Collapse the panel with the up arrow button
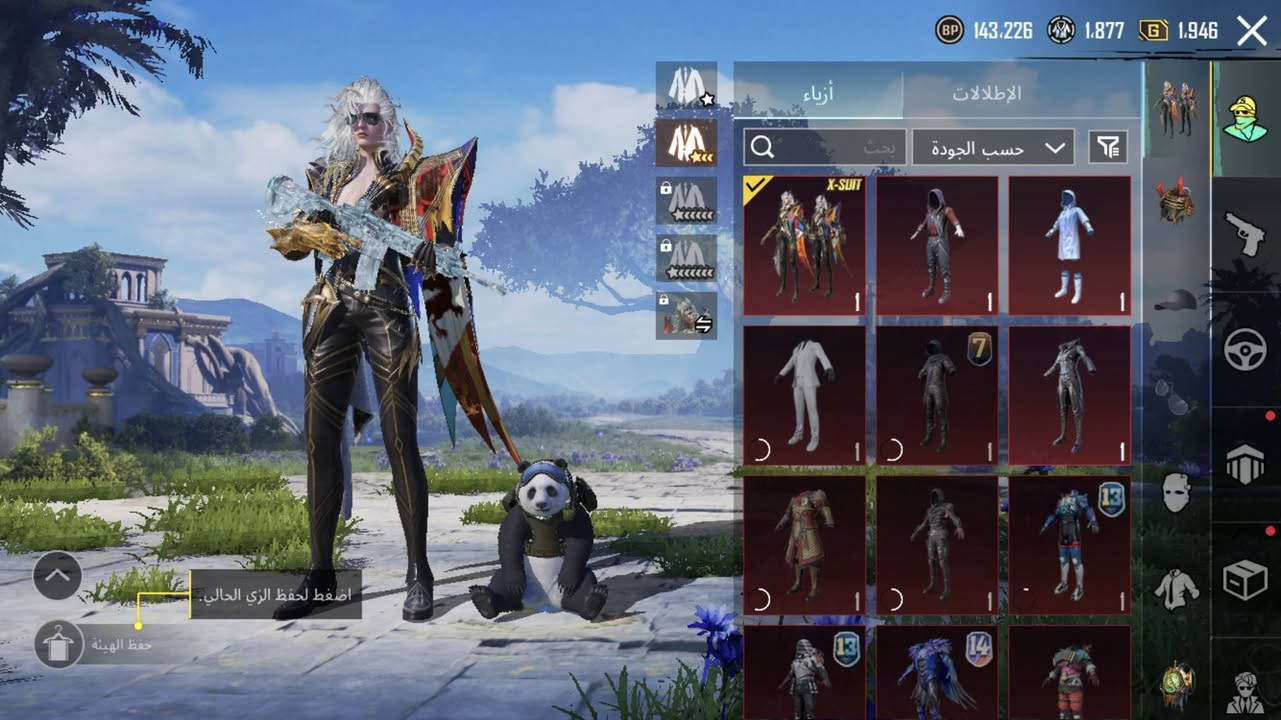Screen dimensions: 1281x720 [57, 576]
